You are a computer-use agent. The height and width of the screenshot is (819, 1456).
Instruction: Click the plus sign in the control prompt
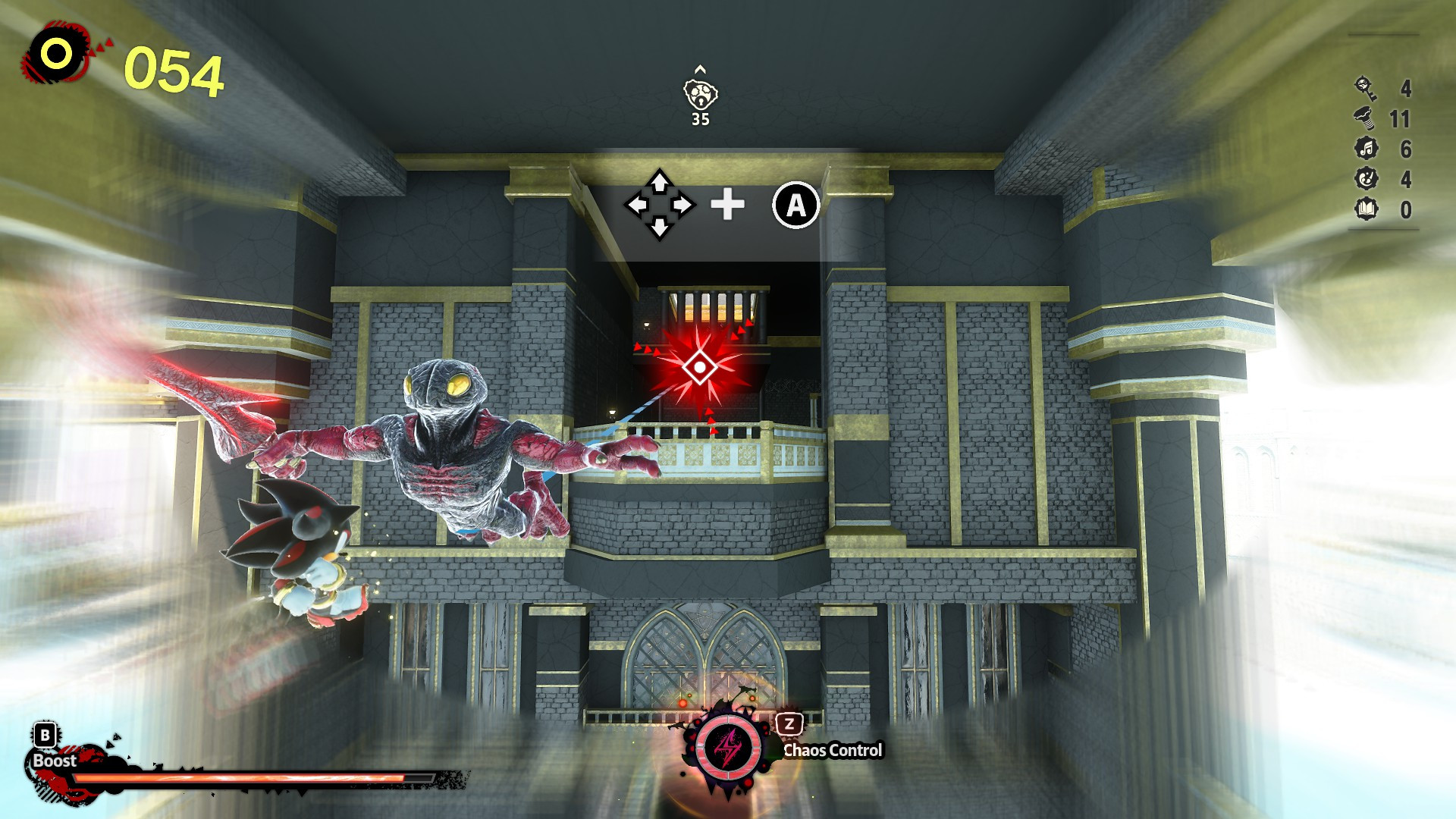[x=726, y=203]
